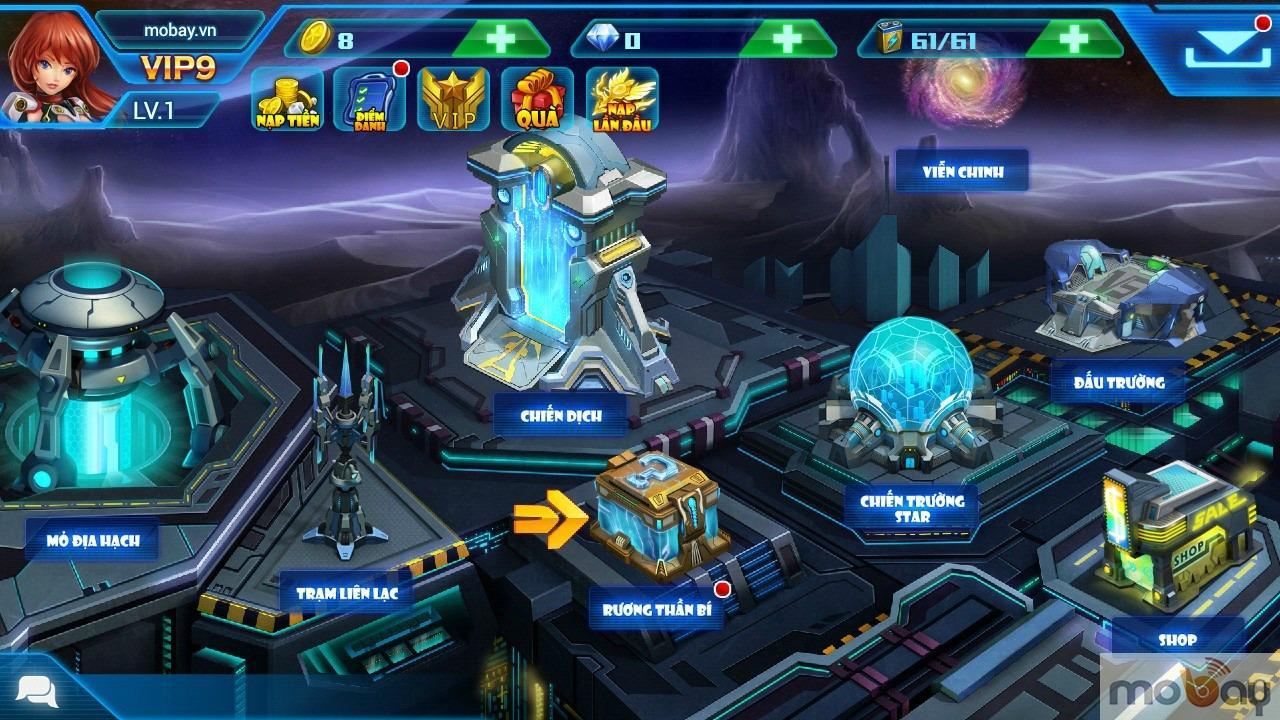Open Nạp Lần Đầu first-recharge bonus
The width and height of the screenshot is (1280, 720).
(620, 100)
